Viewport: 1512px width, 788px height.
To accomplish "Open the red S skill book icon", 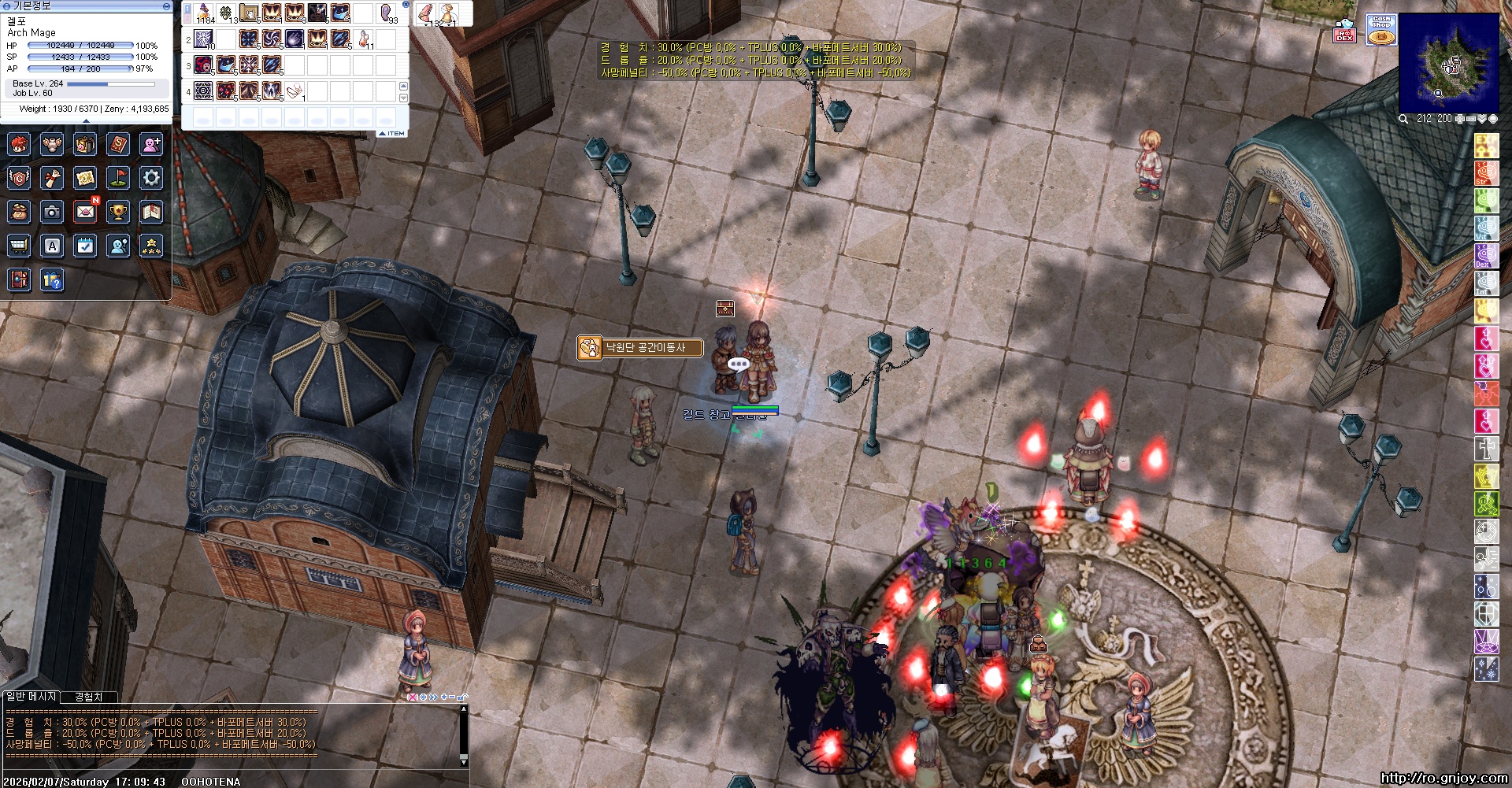I will pyautogui.click(x=118, y=144).
